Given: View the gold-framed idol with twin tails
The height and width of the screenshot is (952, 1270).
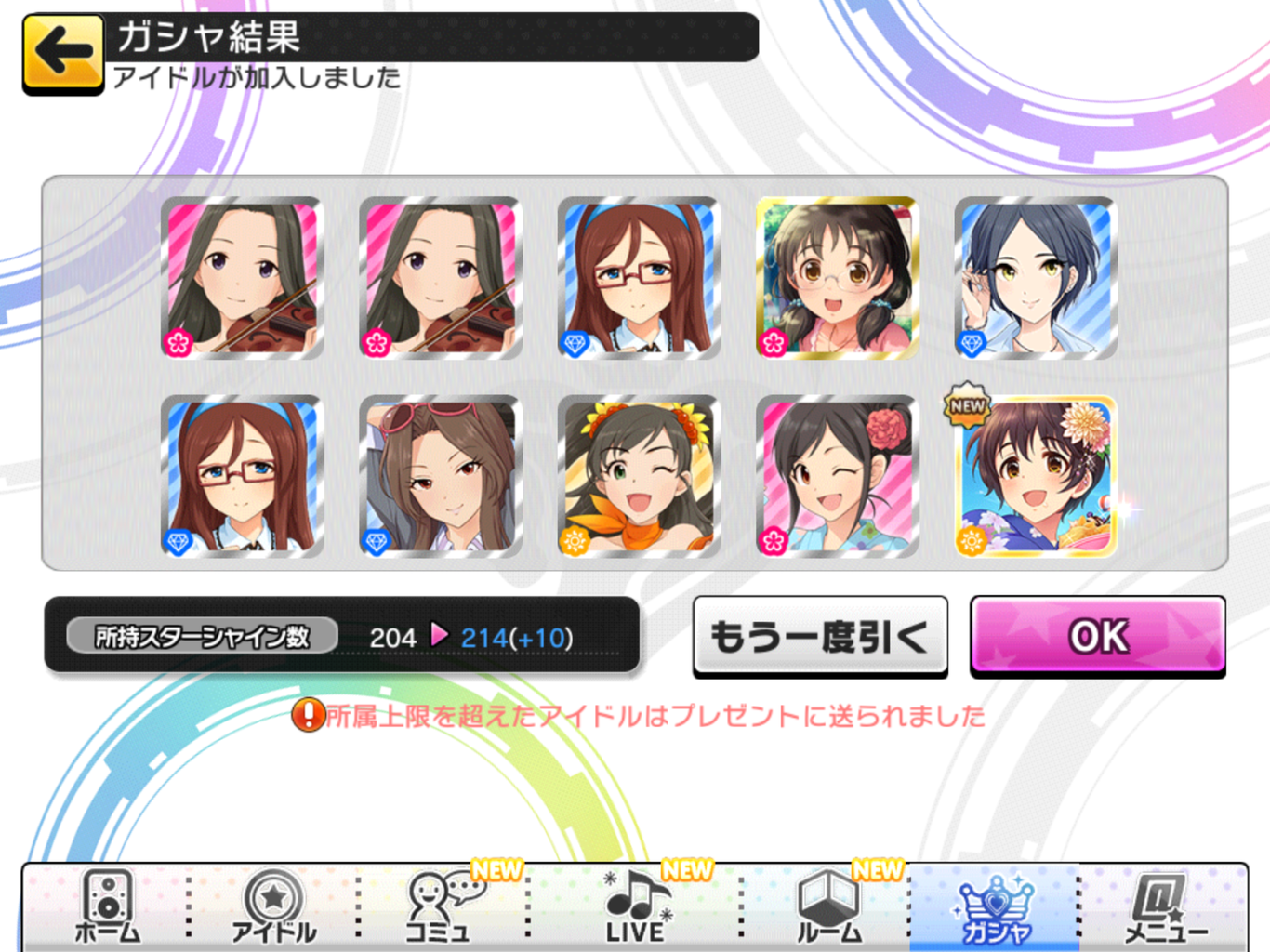Looking at the screenshot, I should click(x=838, y=278).
